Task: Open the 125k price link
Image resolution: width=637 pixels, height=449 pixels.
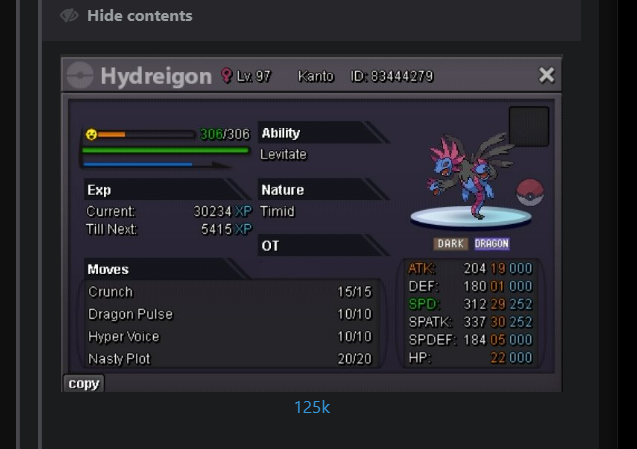Action: tap(312, 407)
